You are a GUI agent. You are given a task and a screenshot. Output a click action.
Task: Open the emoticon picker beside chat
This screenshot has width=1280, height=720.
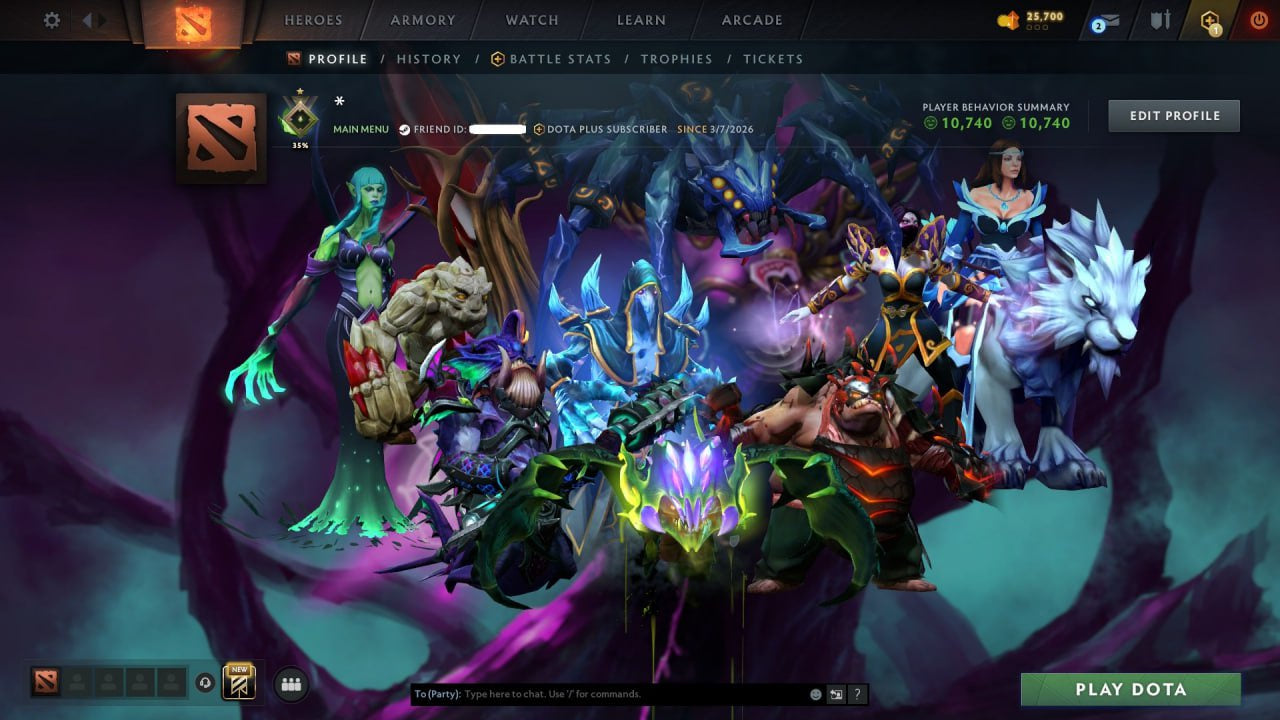coord(815,694)
